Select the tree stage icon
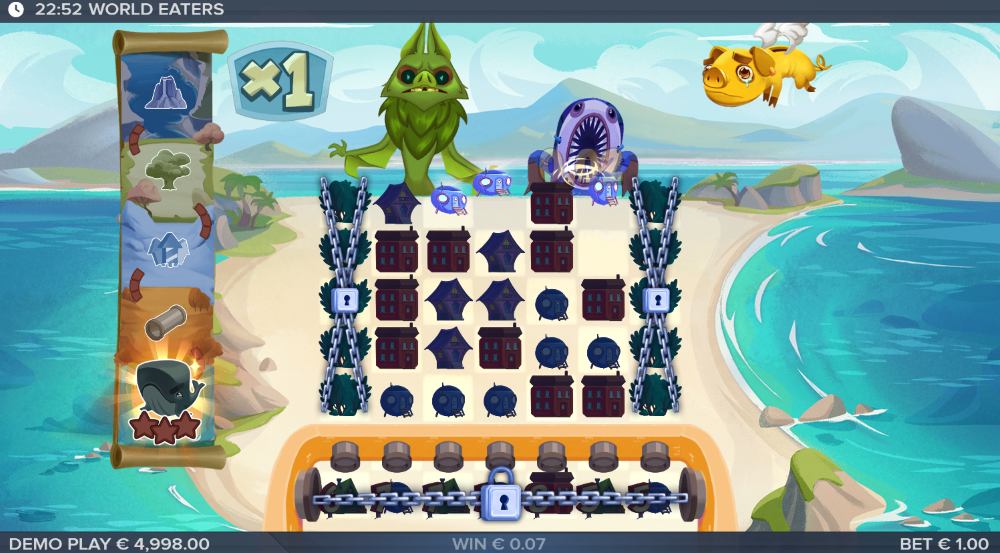The width and height of the screenshot is (1000, 553). (x=167, y=170)
